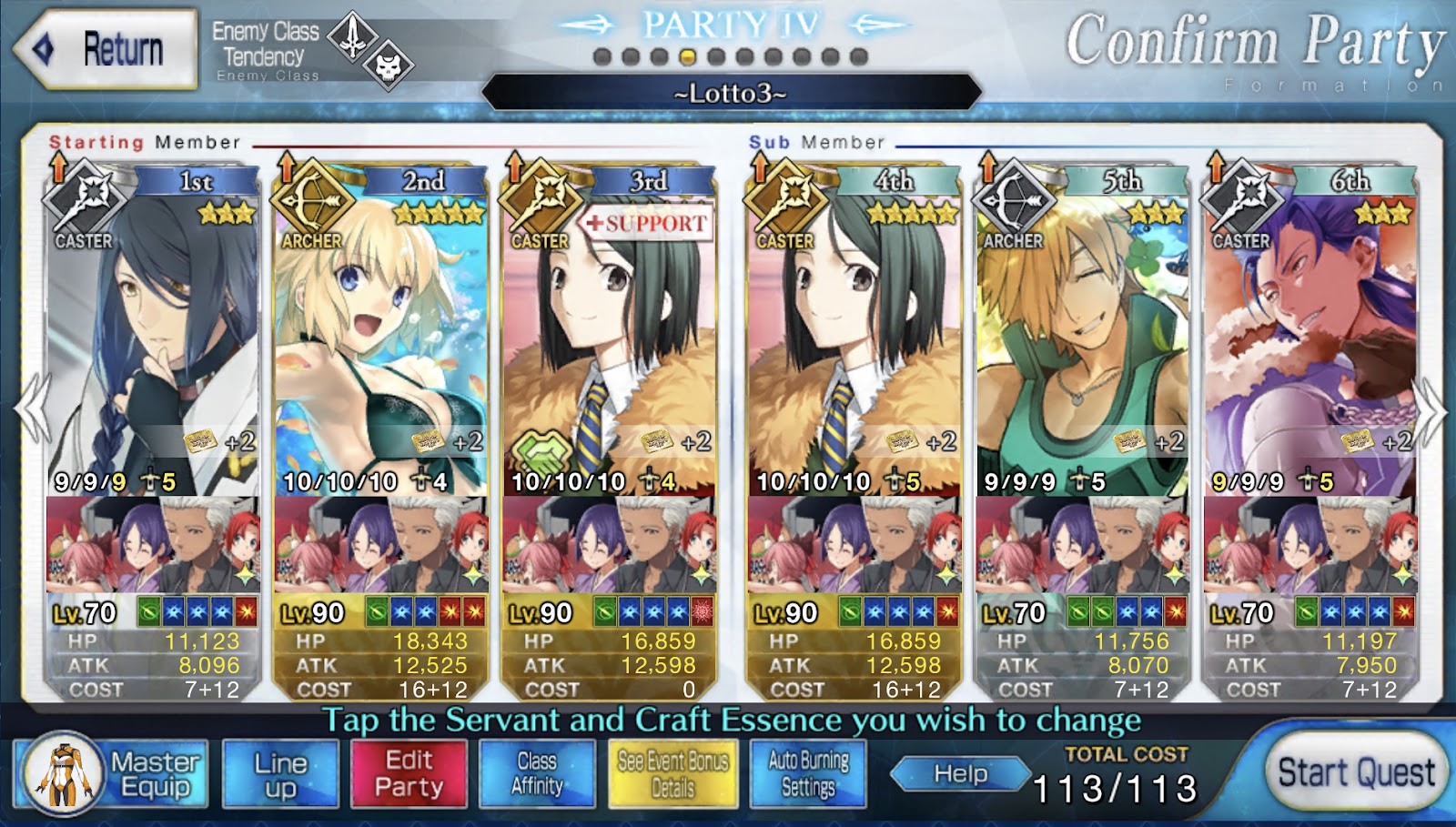Start the quest

[x=1354, y=773]
